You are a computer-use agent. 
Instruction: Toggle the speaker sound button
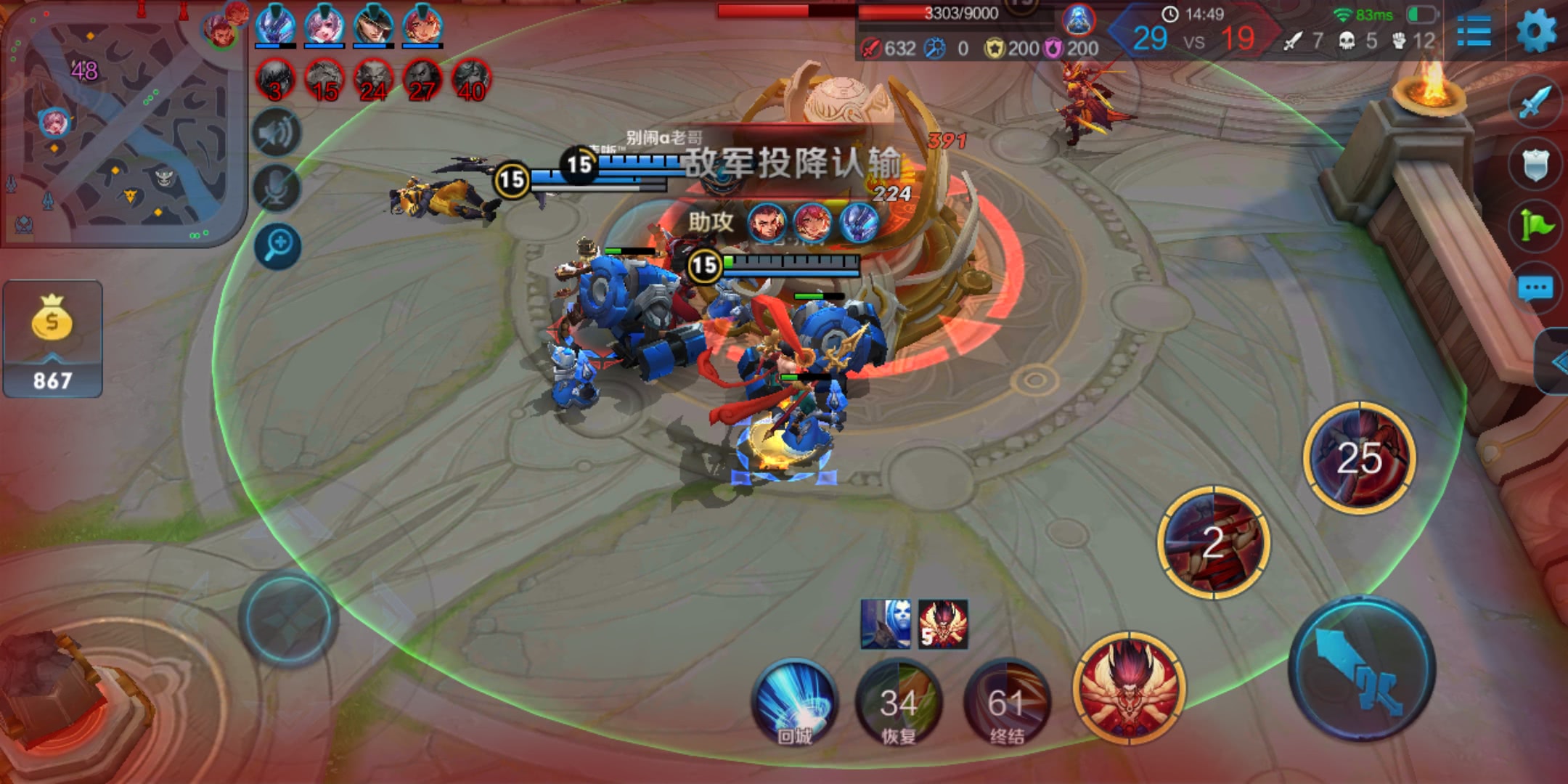point(277,133)
